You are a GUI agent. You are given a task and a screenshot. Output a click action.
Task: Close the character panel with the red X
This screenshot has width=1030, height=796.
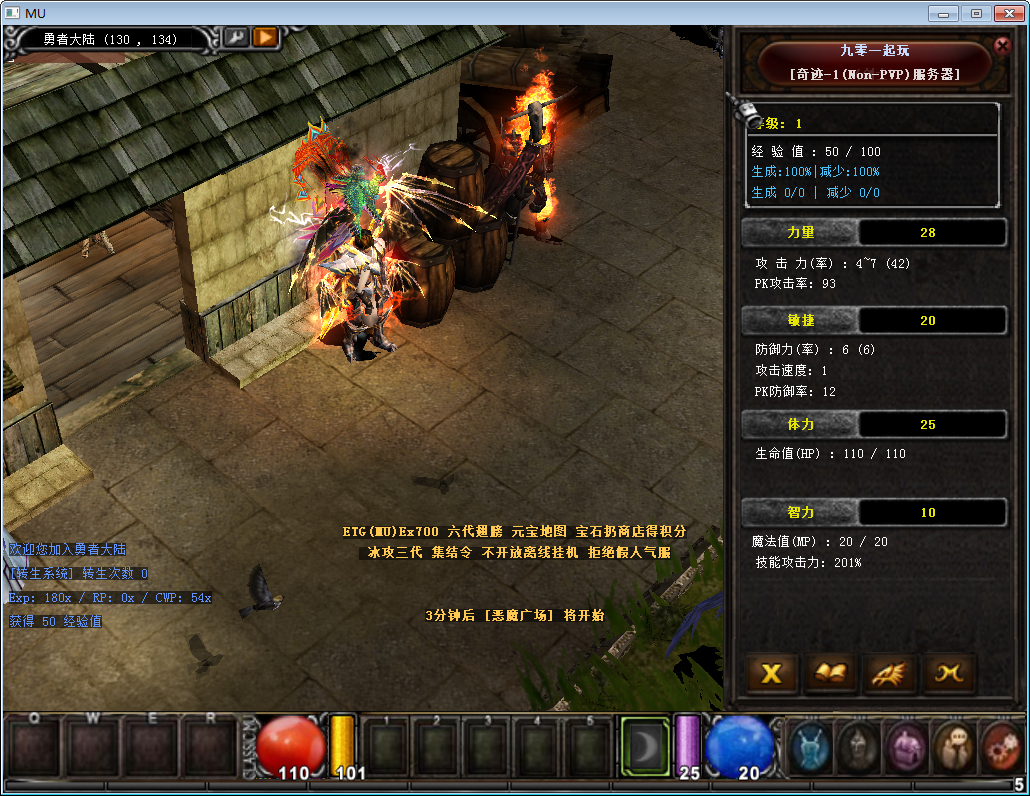tap(1002, 45)
